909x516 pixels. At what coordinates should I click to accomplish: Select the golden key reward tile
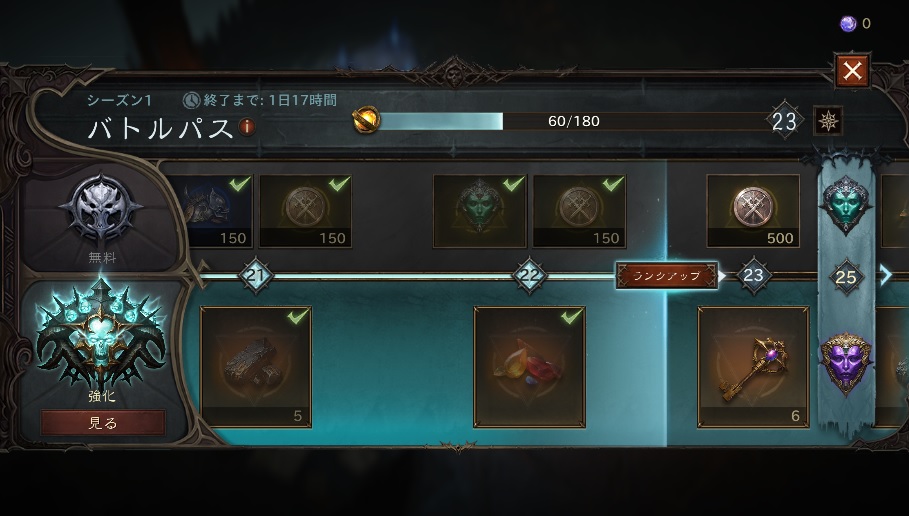(x=753, y=367)
